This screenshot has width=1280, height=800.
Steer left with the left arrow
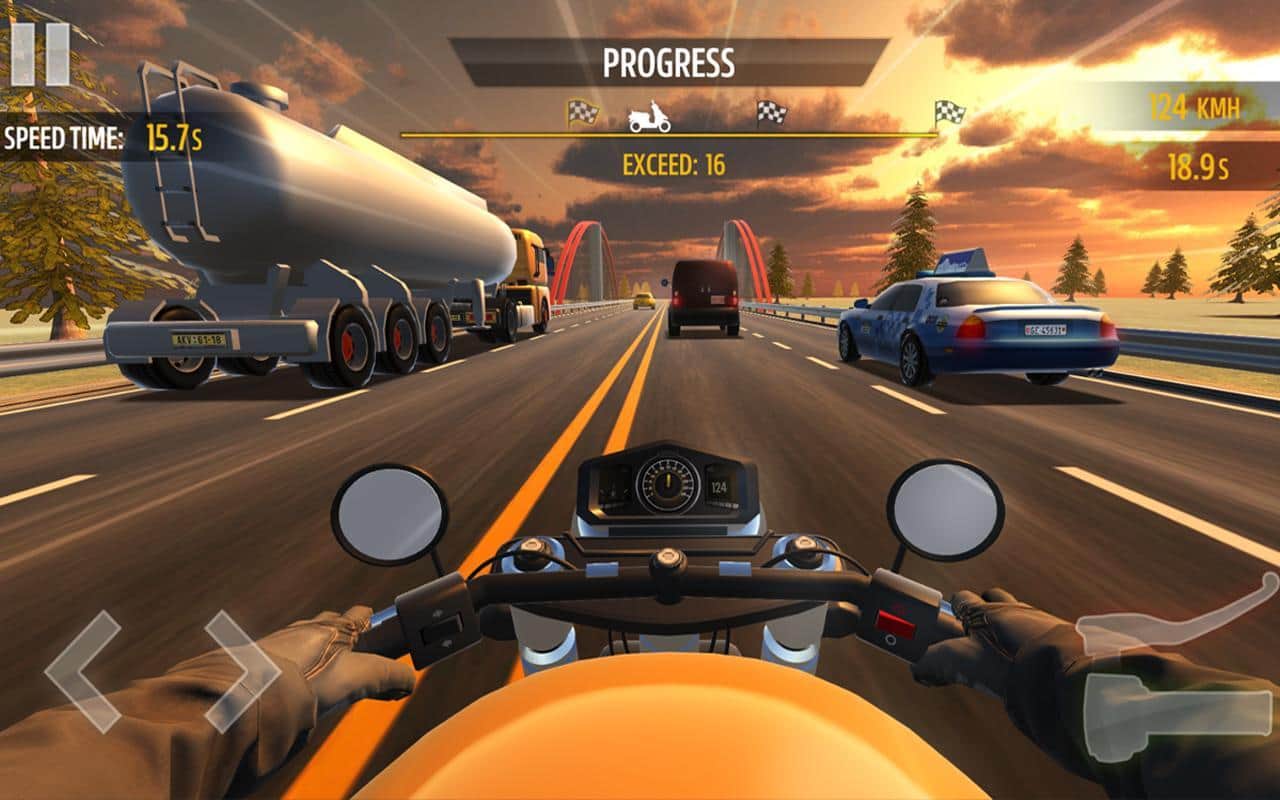(x=83, y=671)
